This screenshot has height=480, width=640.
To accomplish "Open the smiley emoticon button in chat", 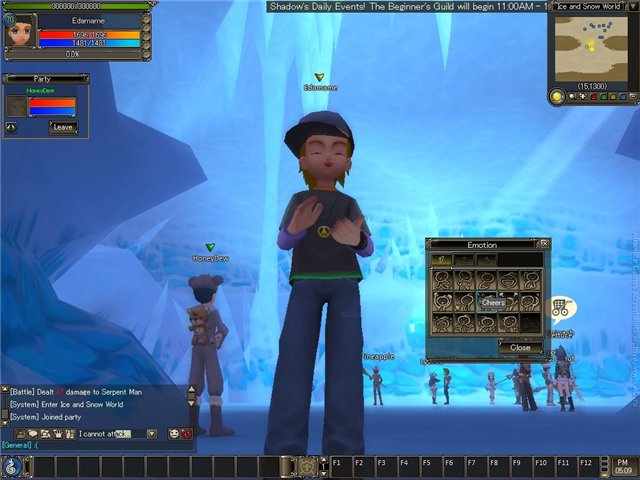I will click(174, 434).
